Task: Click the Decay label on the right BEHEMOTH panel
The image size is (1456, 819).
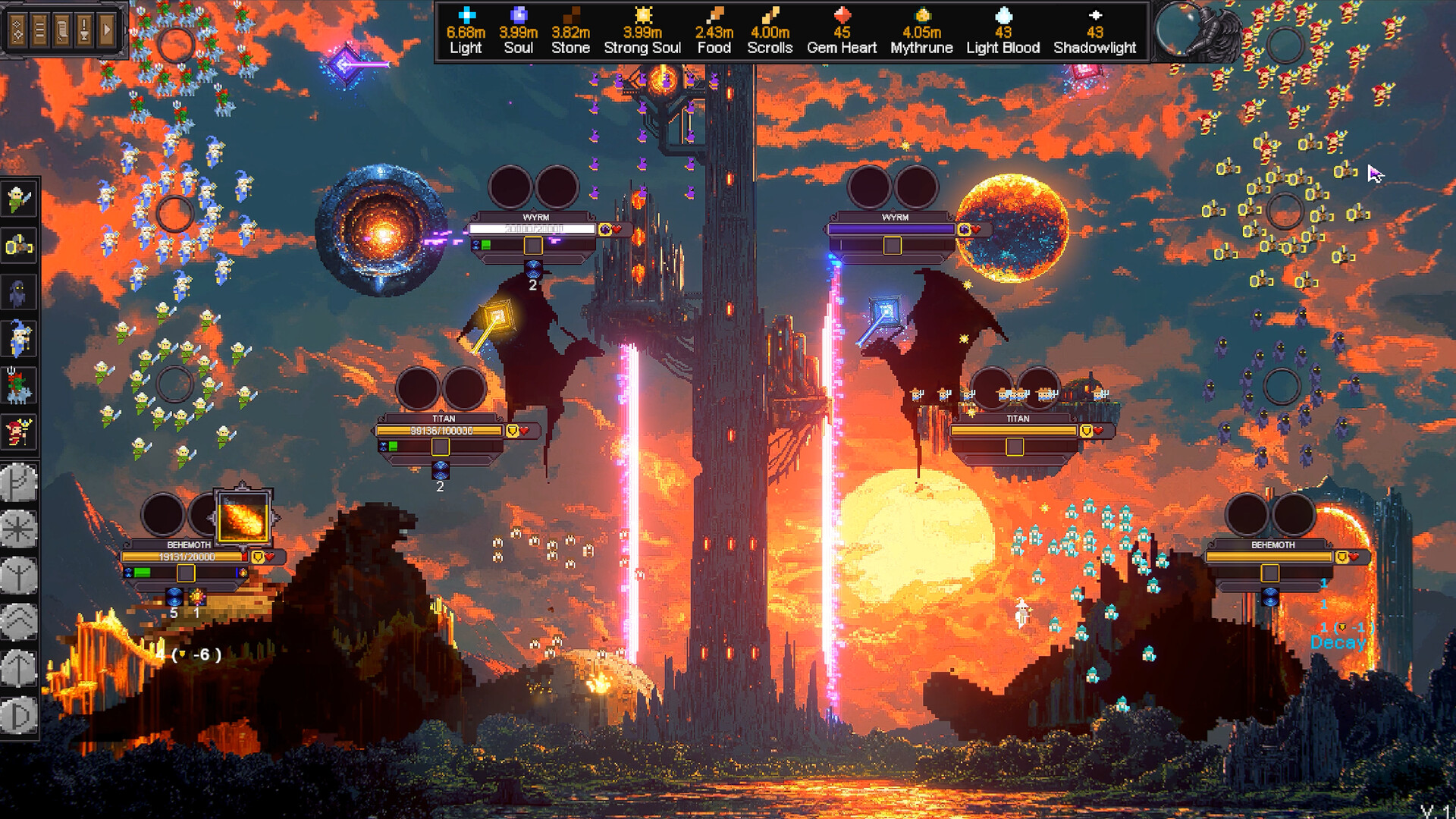Action: (1337, 642)
